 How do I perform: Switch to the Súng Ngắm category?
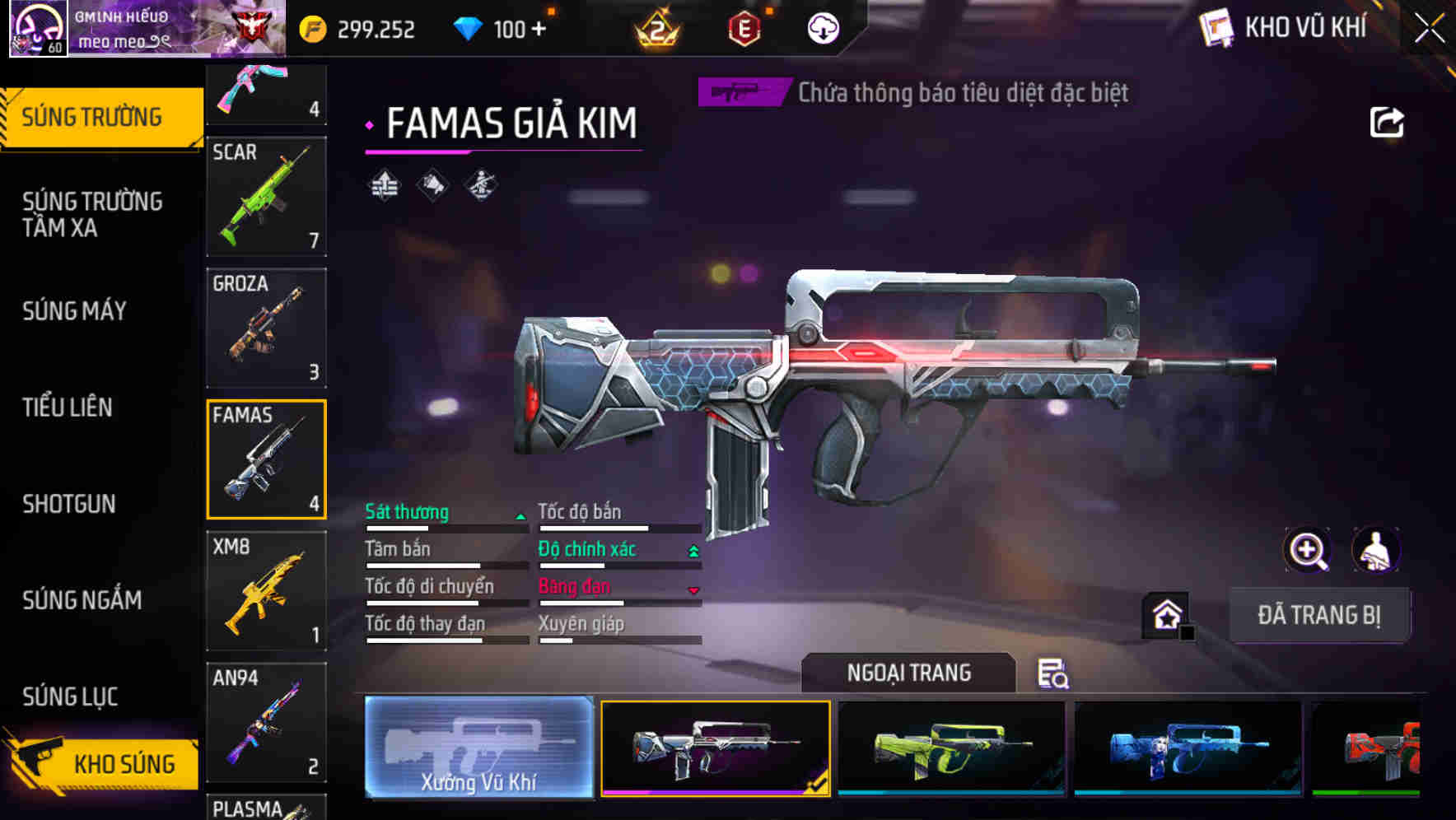82,600
